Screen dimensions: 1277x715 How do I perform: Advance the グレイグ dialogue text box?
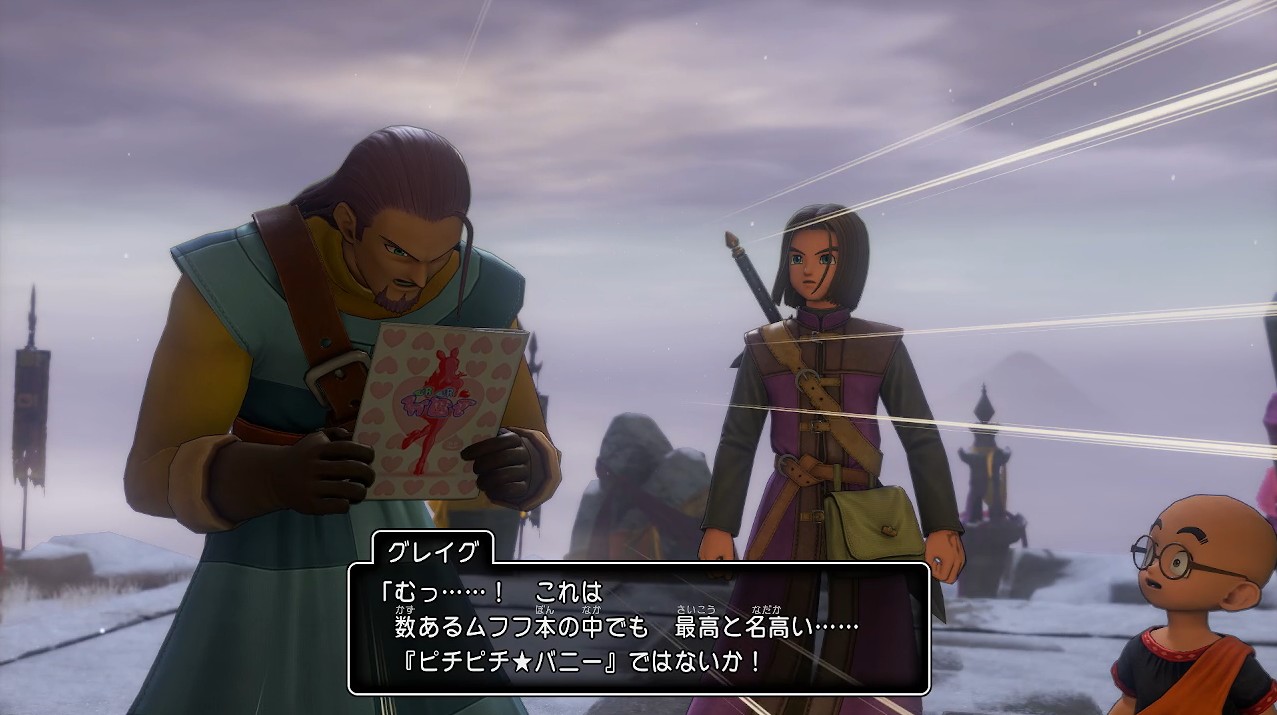[640, 628]
